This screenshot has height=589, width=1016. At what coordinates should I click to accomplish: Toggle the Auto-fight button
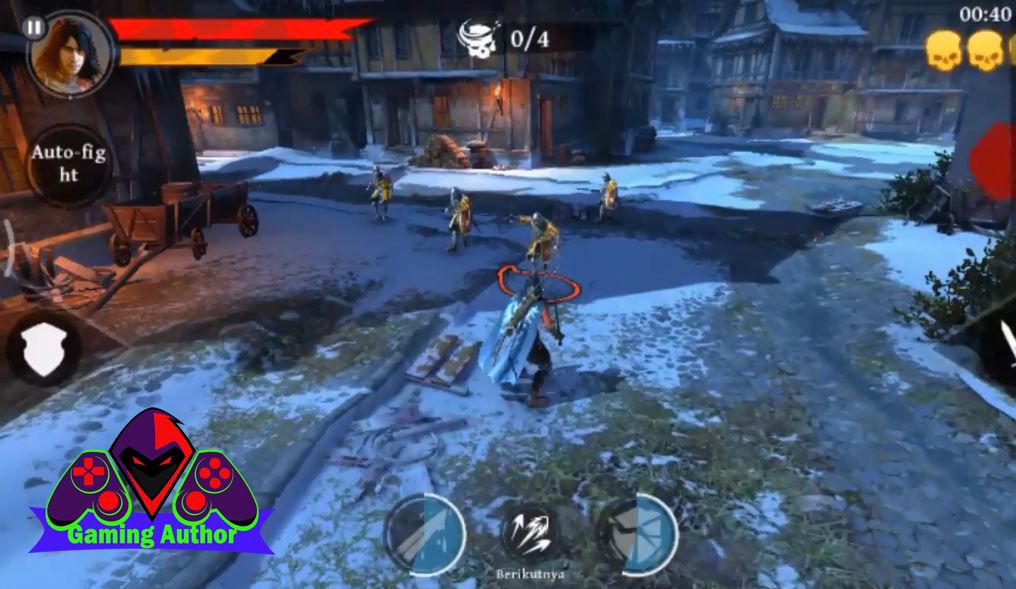click(68, 163)
